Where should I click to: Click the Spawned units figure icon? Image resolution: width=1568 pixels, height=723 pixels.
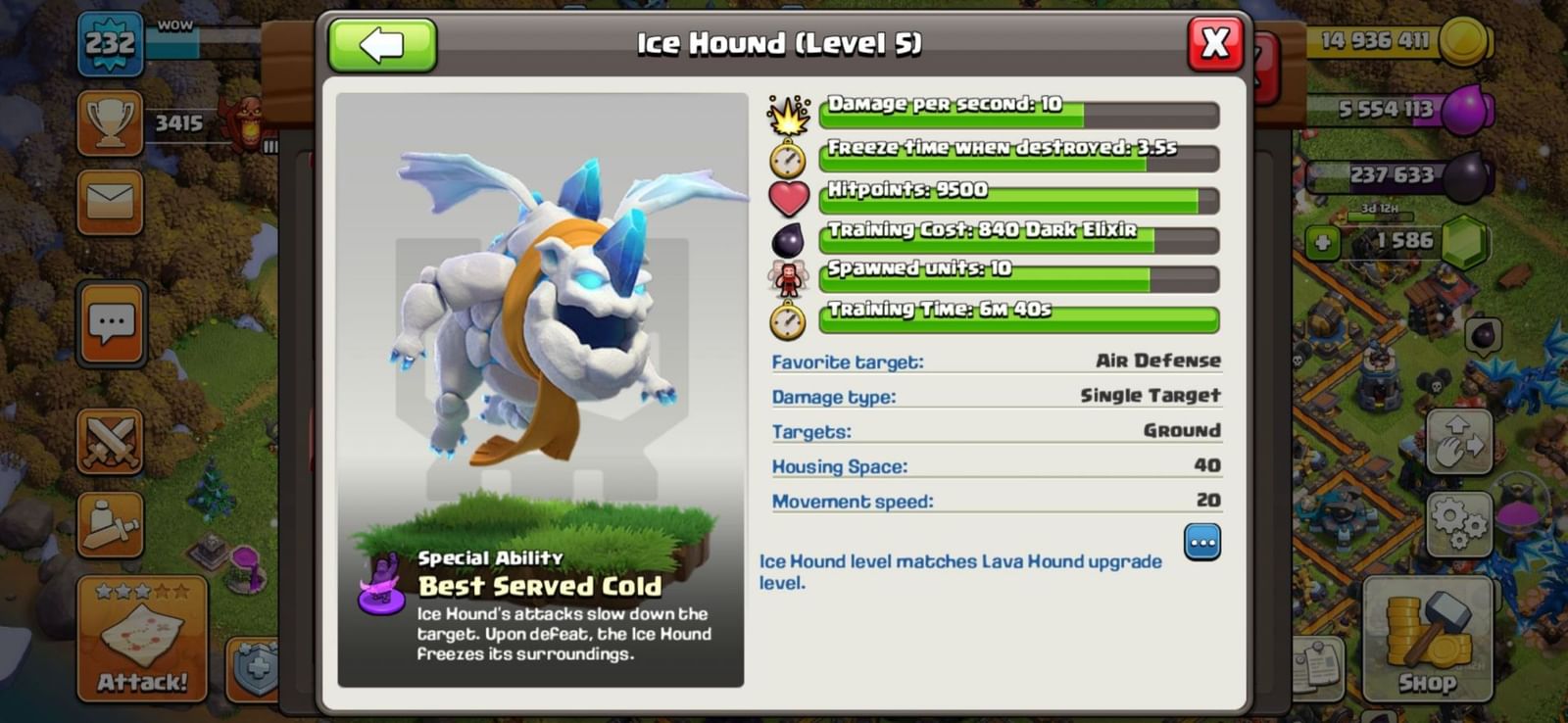coord(790,275)
